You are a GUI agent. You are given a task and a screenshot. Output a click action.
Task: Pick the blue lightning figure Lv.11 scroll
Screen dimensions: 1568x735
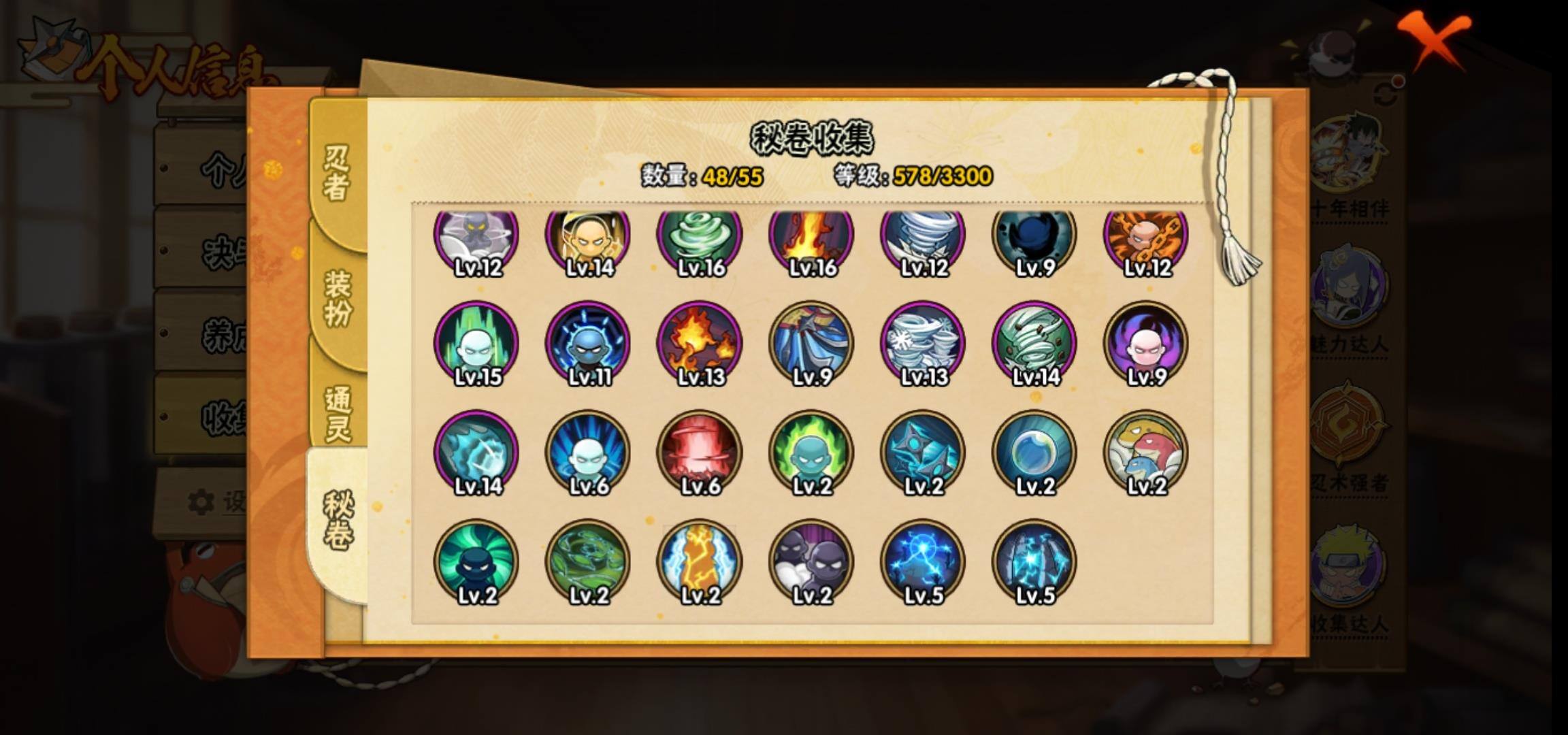[x=588, y=343]
